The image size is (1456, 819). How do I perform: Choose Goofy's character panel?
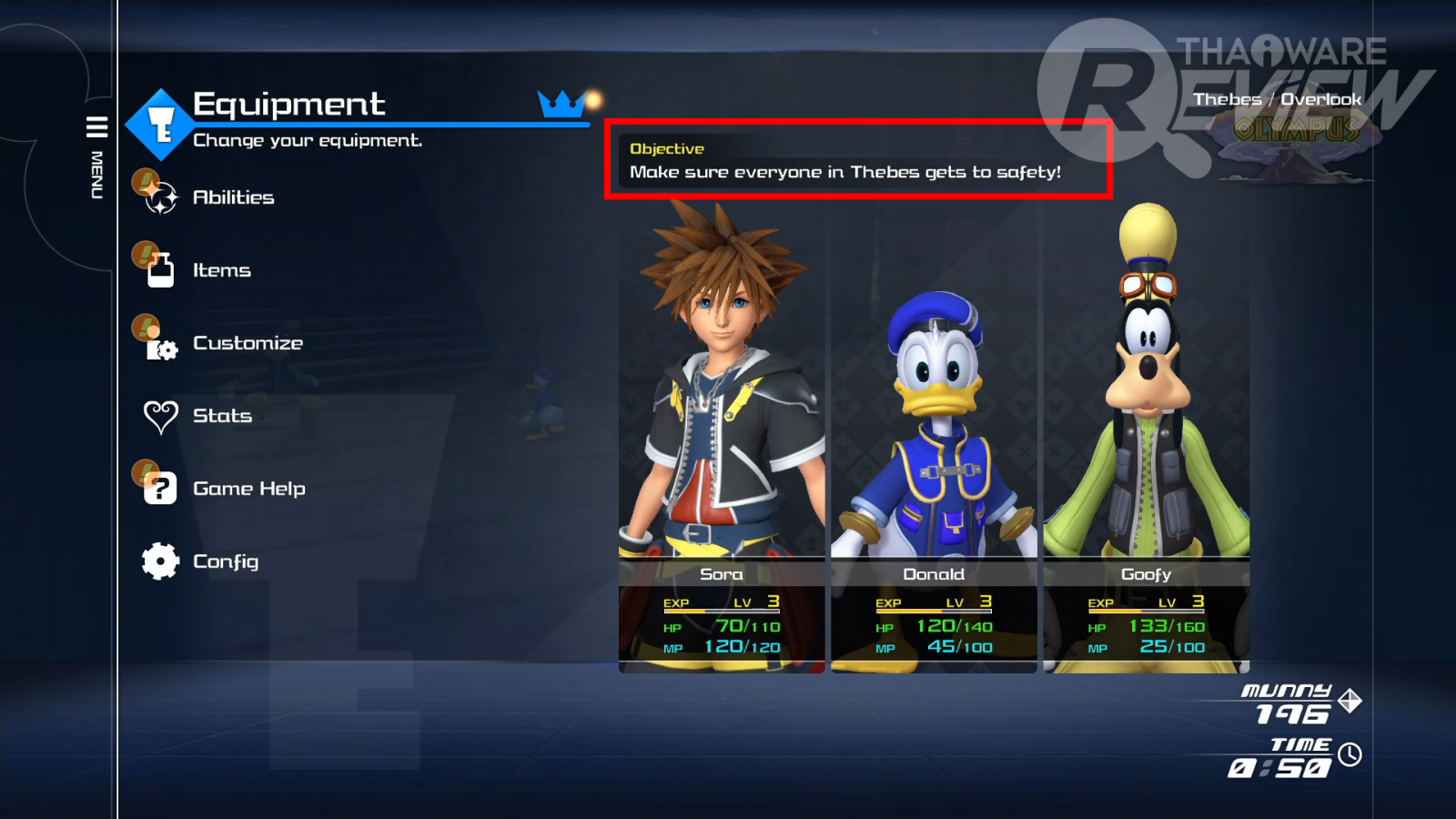coord(1146,437)
